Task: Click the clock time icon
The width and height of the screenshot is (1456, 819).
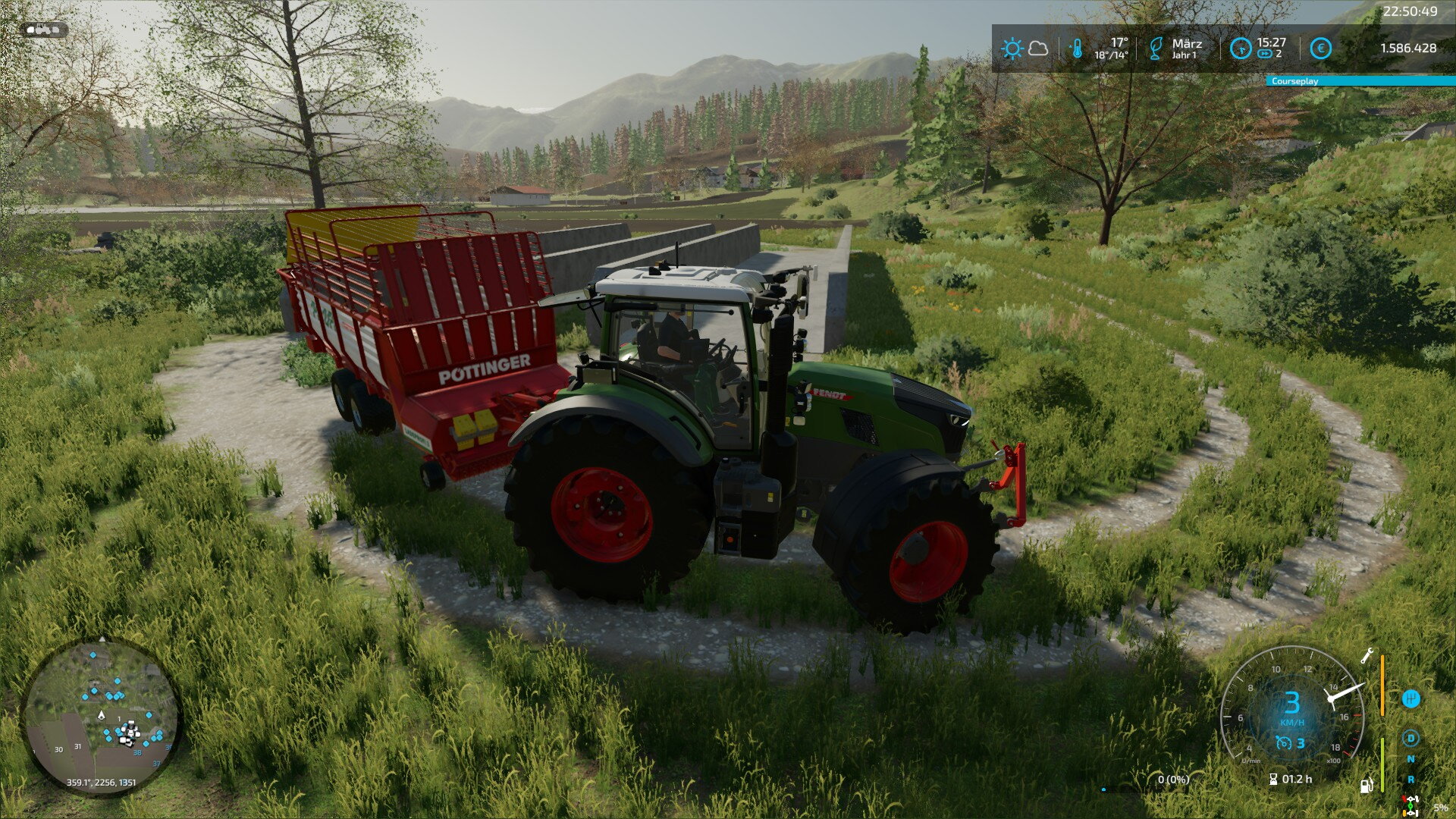Action: click(x=1240, y=49)
